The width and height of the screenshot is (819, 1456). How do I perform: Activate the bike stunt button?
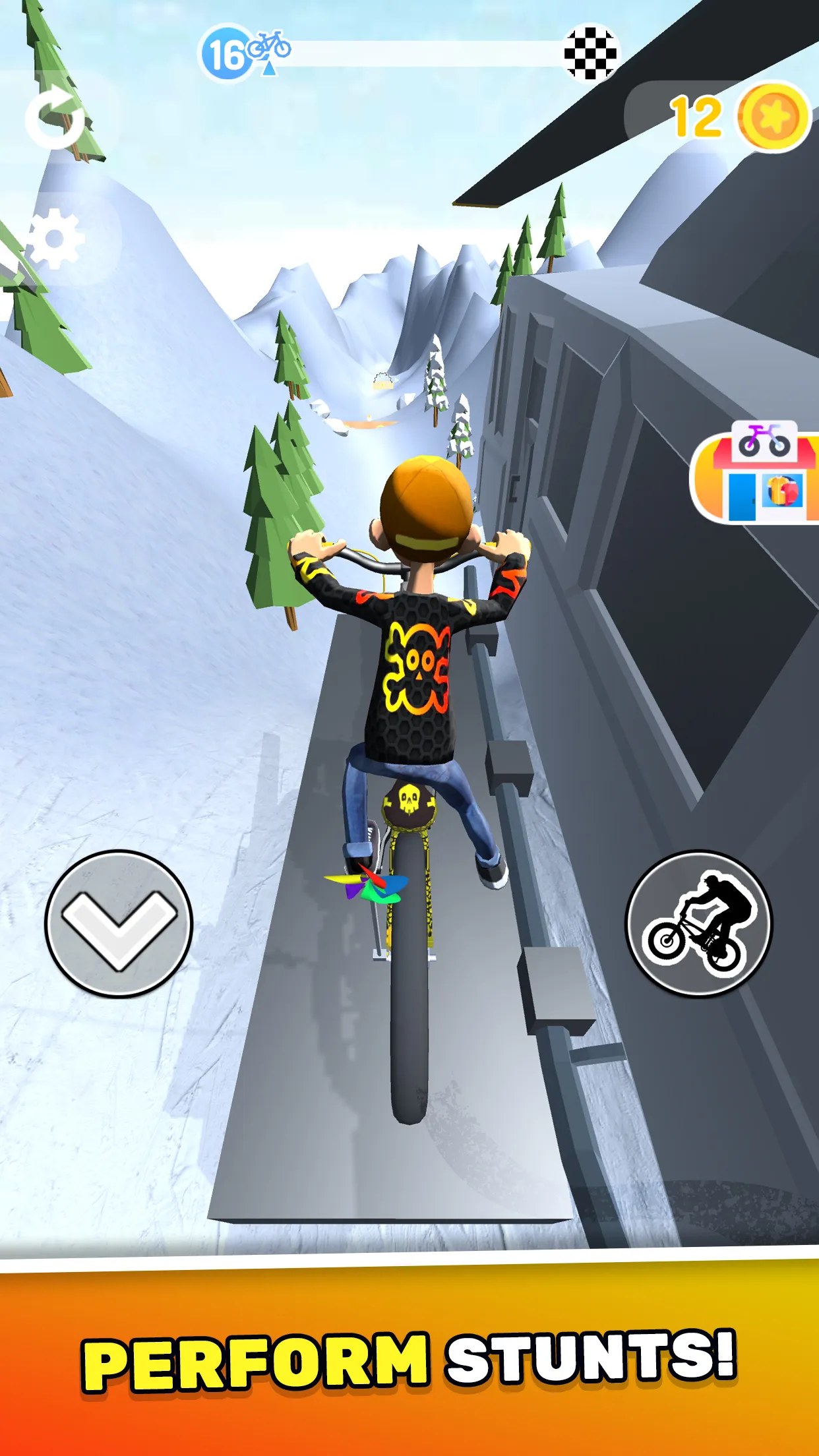[698, 923]
